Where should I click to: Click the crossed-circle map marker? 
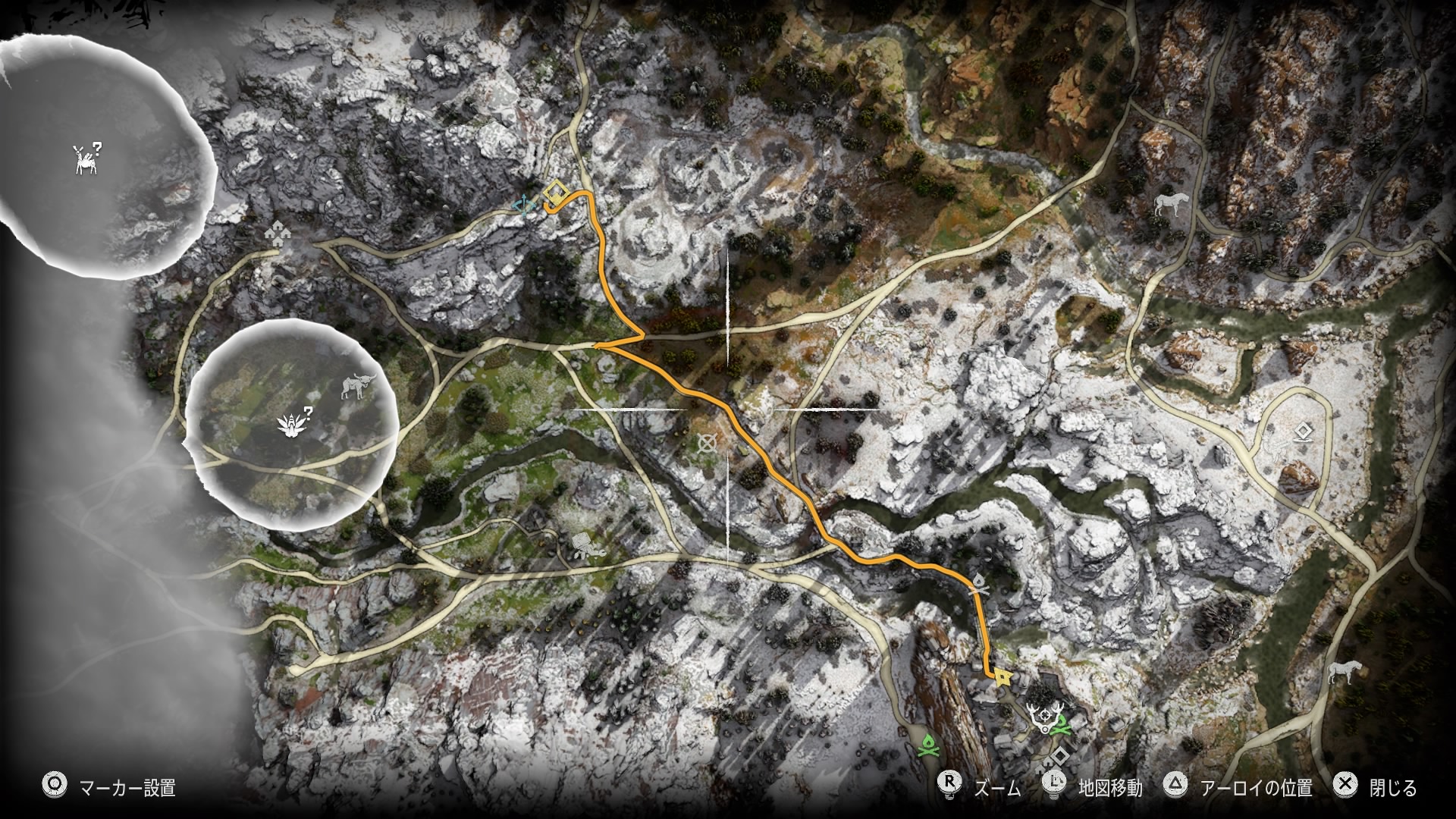pyautogui.click(x=707, y=442)
